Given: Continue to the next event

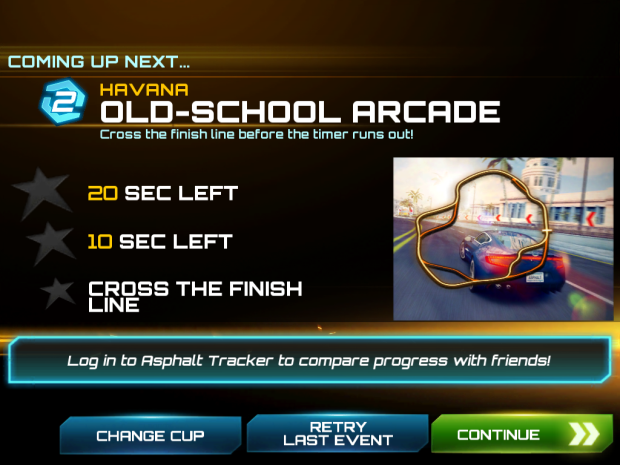Looking at the screenshot, I should (x=520, y=435).
